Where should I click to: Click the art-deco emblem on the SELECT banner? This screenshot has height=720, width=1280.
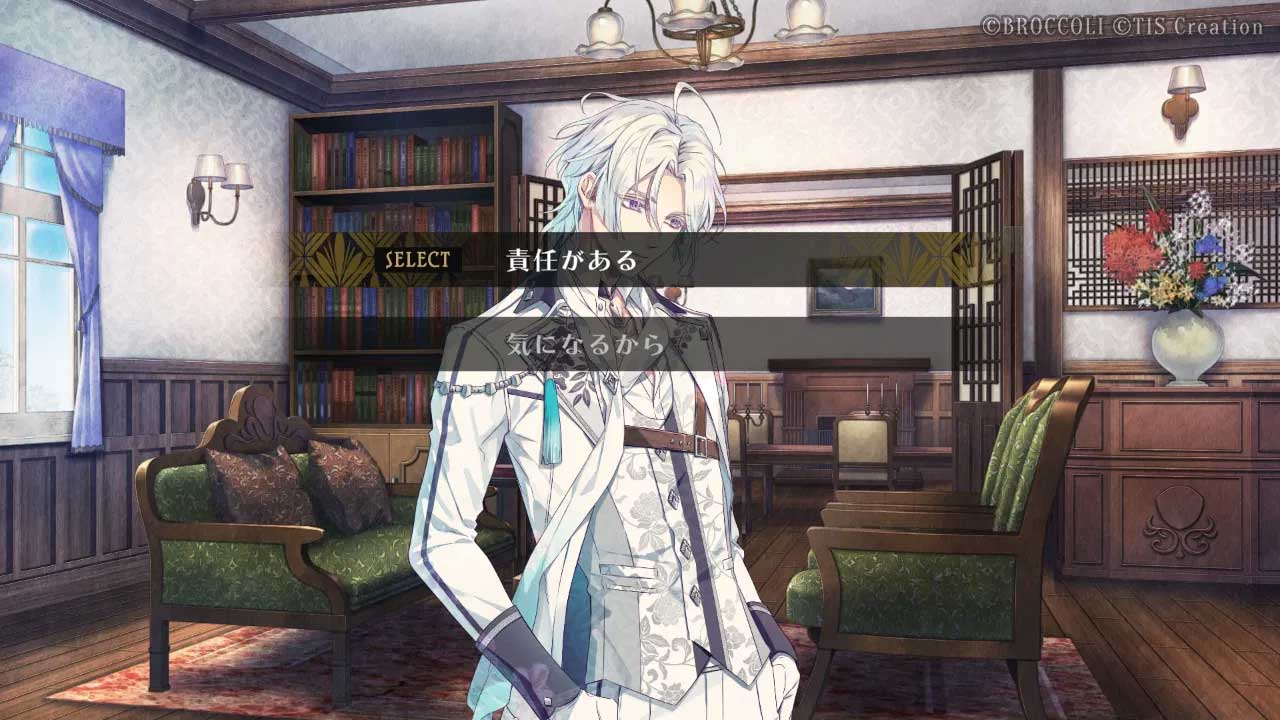333,257
